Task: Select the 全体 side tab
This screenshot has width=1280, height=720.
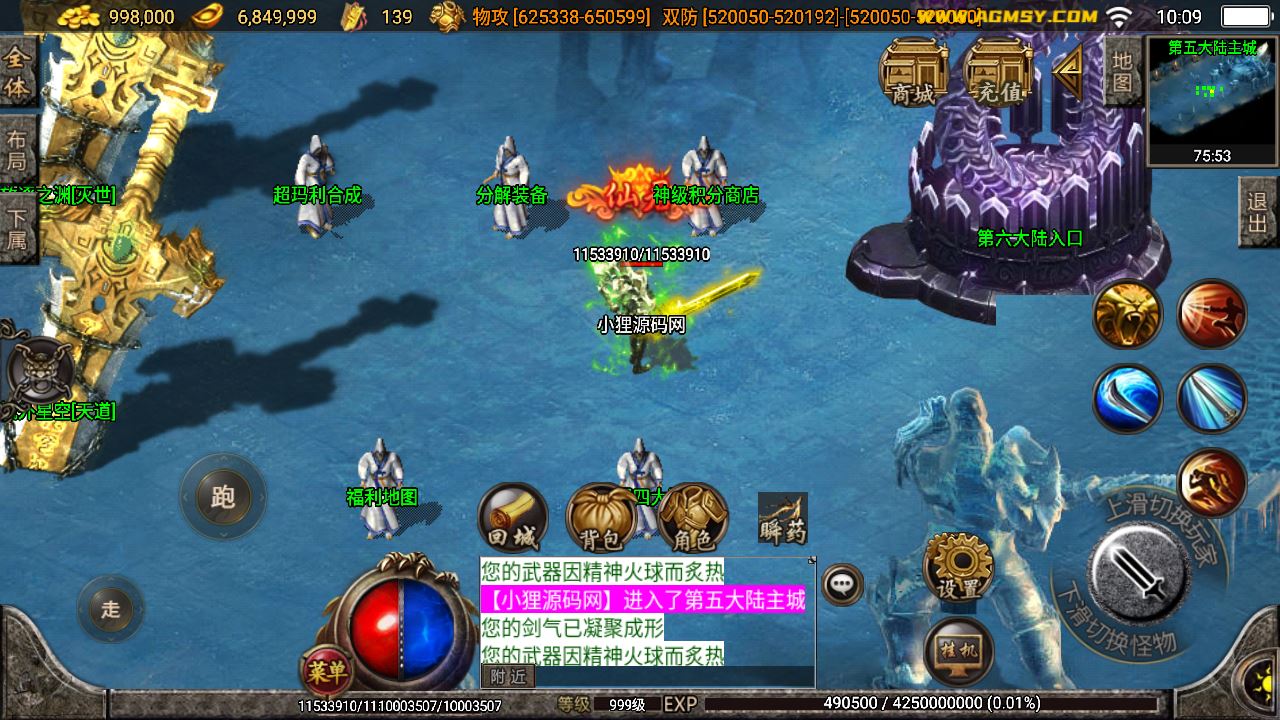Action: pos(17,73)
